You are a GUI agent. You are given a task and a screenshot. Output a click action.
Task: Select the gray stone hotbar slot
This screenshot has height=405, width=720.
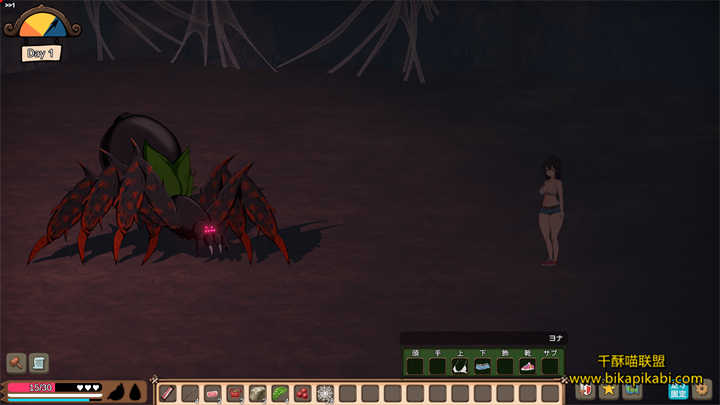[257, 393]
